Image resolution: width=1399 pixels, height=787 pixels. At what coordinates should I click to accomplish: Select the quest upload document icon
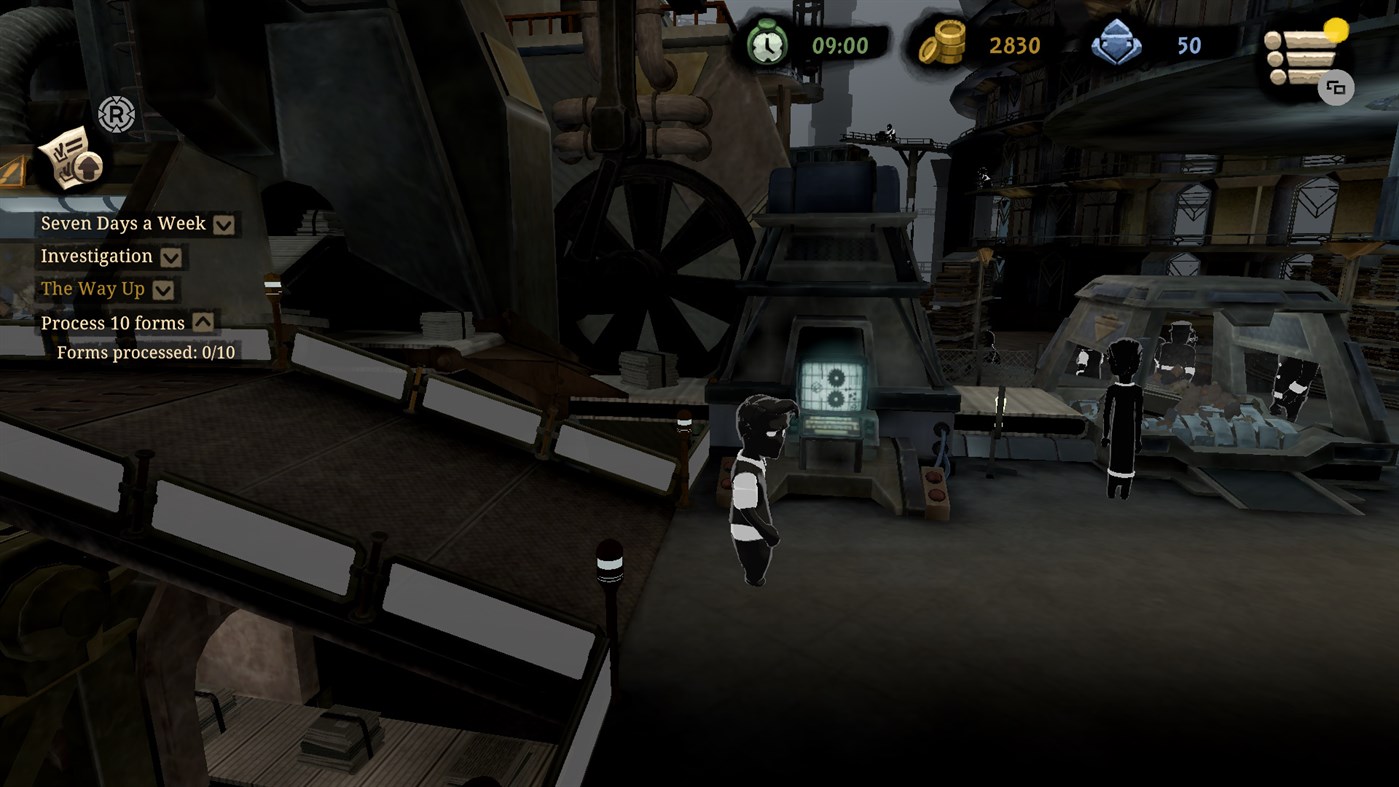(68, 158)
